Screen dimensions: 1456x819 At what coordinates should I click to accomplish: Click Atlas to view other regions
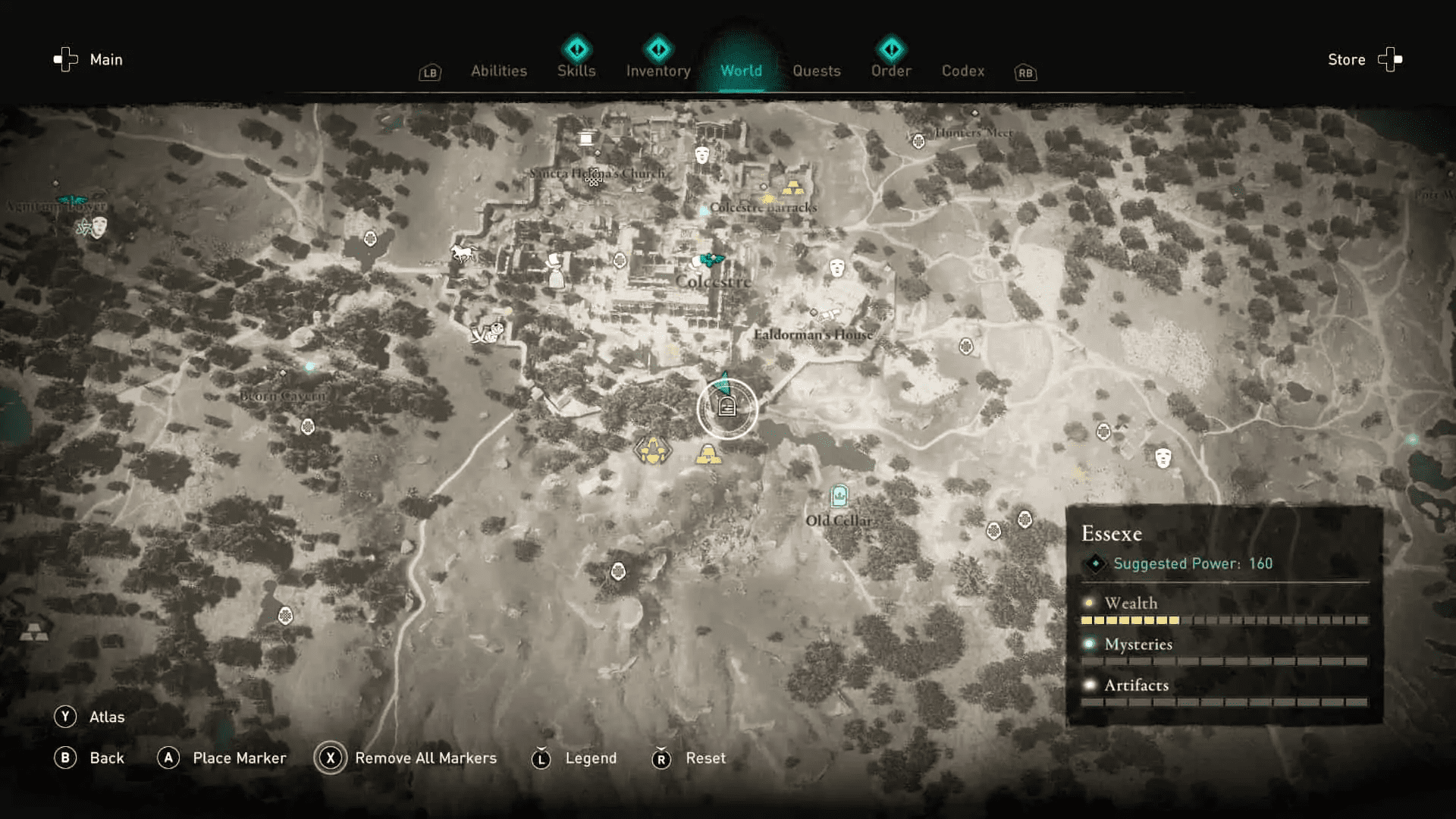pos(108,716)
